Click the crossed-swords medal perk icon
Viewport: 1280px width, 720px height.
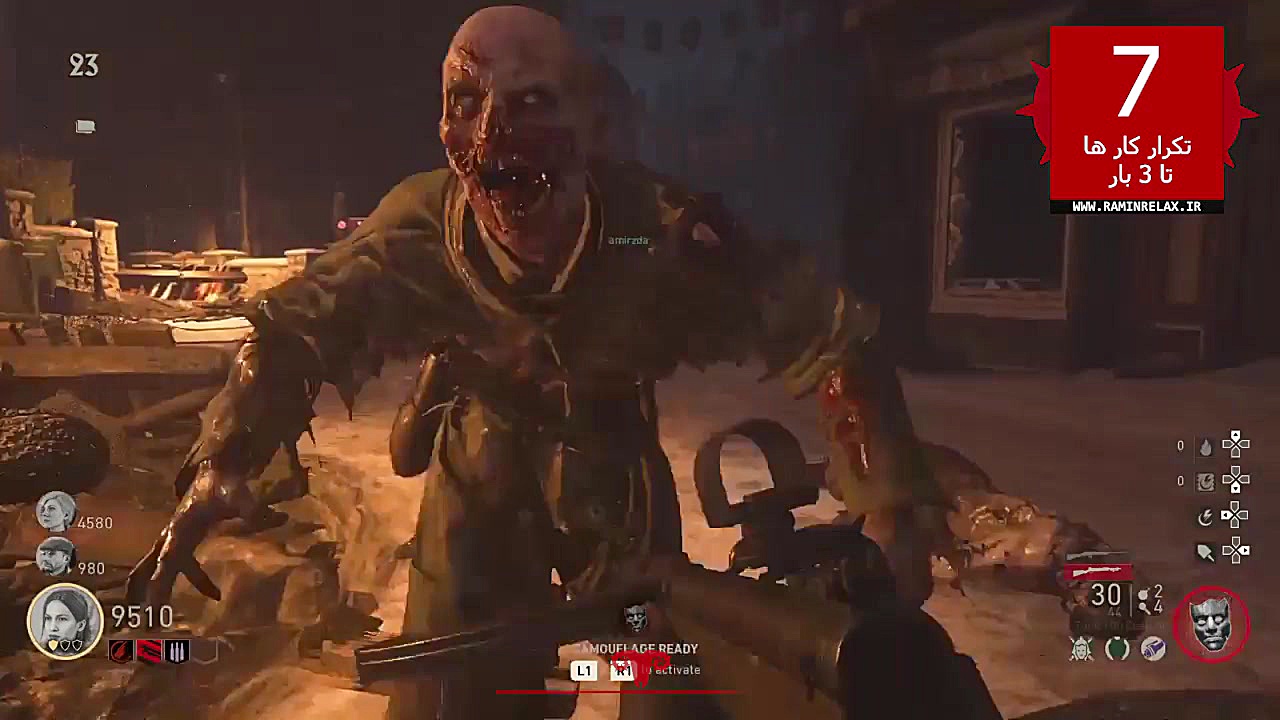click(1081, 648)
